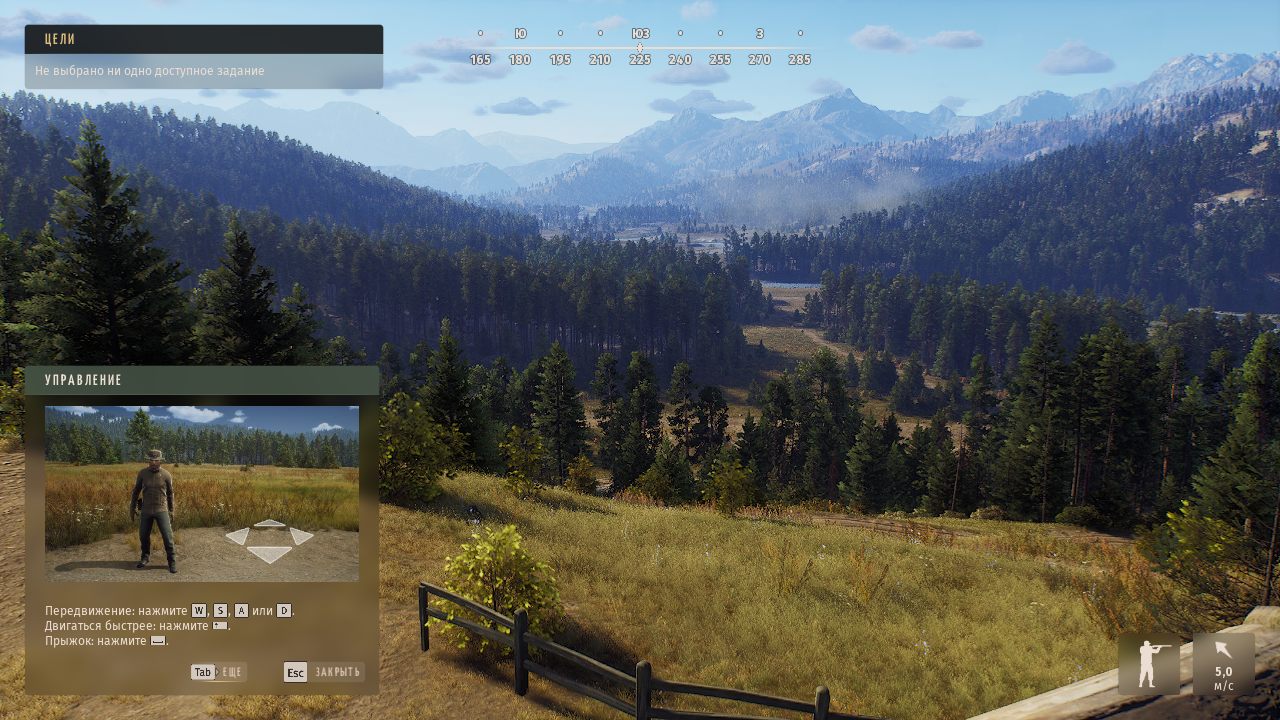Click the movement tutorial preview image
The height and width of the screenshot is (720, 1280).
202,493
